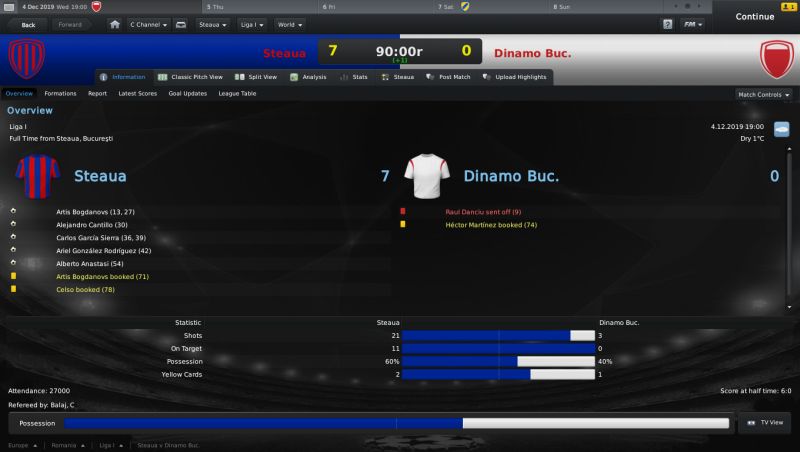This screenshot has height=452, width=800.
Task: Select Upload Highlights
Action: point(517,77)
